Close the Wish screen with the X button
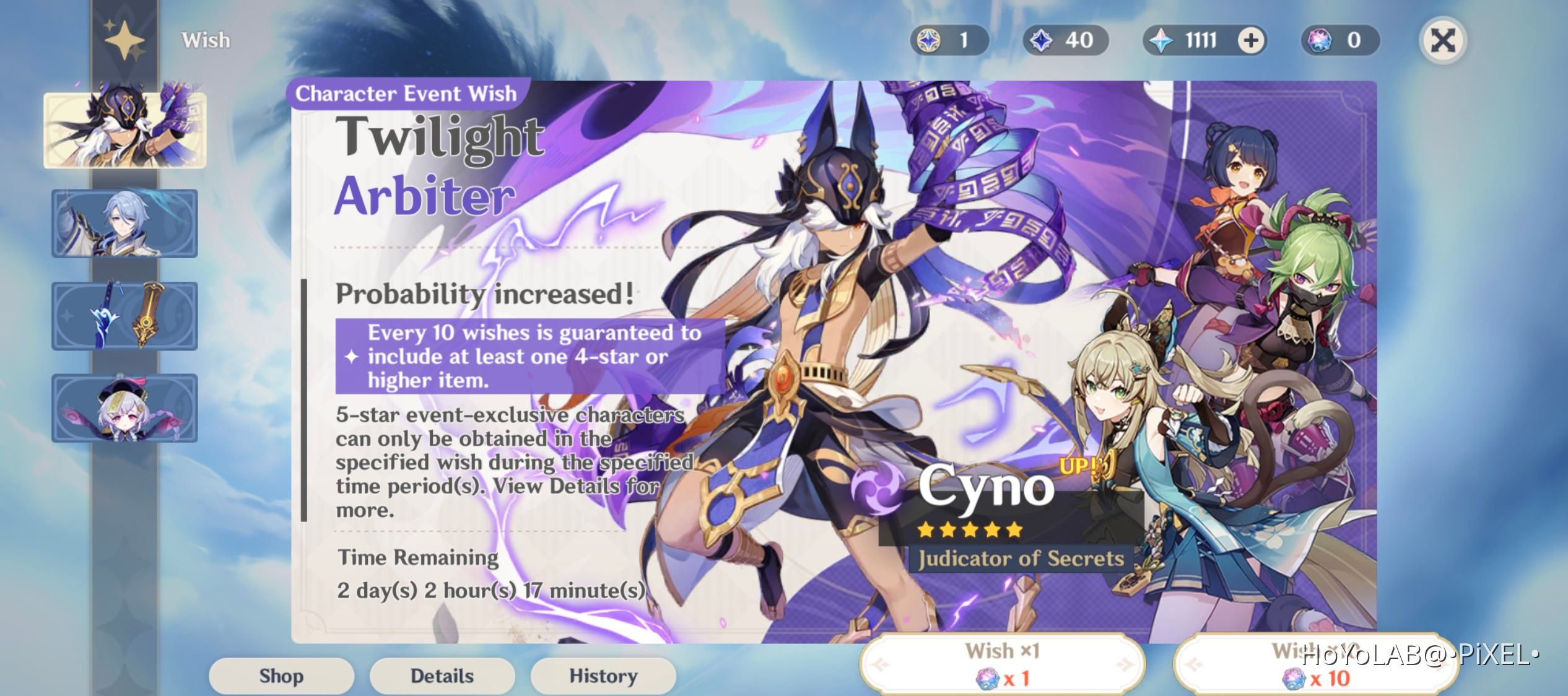 point(1443,40)
